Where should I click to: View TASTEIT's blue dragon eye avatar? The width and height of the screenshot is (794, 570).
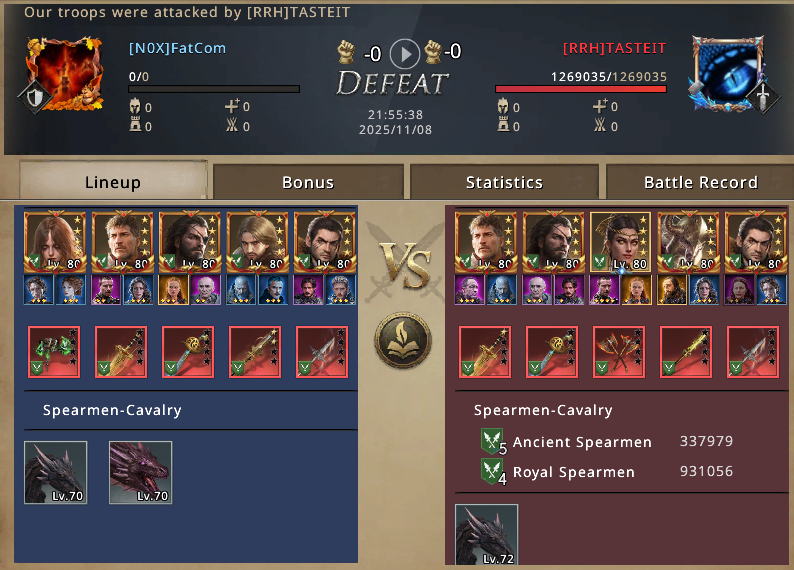(729, 73)
